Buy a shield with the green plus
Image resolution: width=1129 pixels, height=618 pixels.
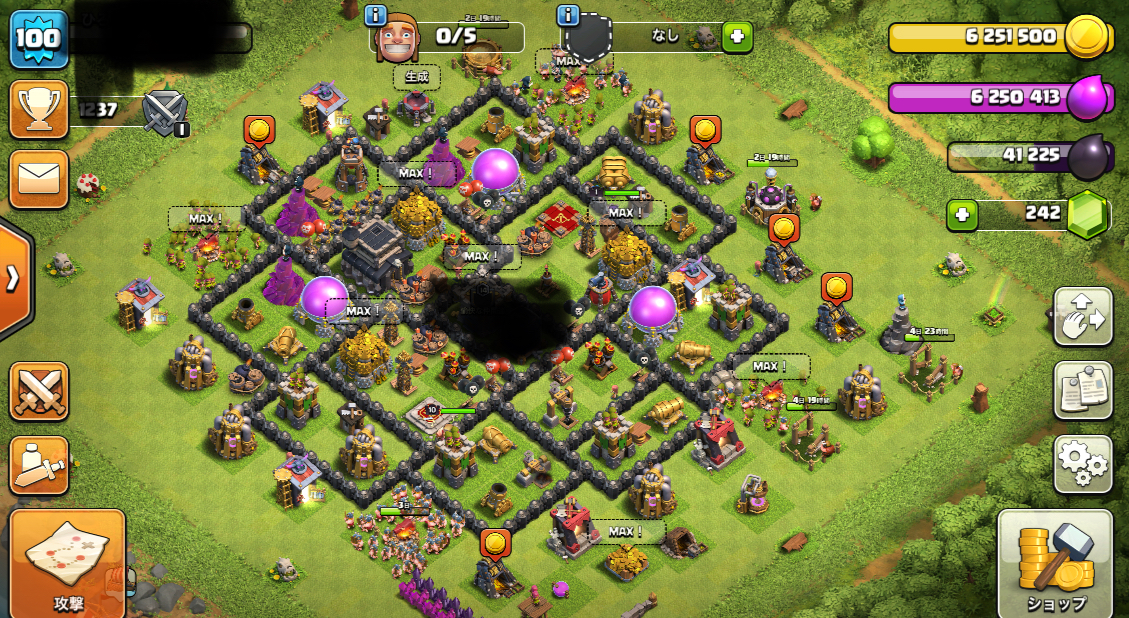click(x=737, y=37)
